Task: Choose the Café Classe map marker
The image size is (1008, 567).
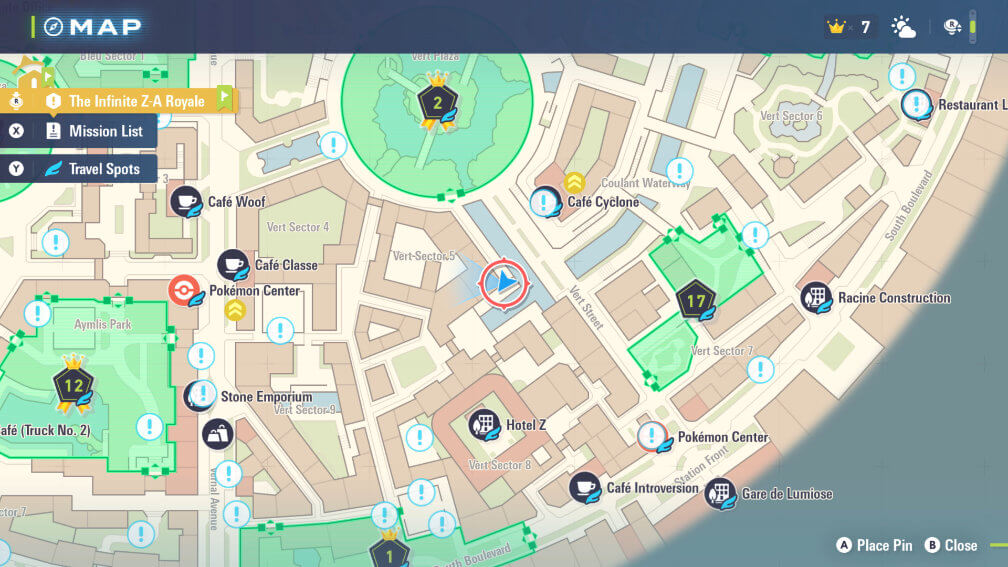Action: click(x=233, y=265)
